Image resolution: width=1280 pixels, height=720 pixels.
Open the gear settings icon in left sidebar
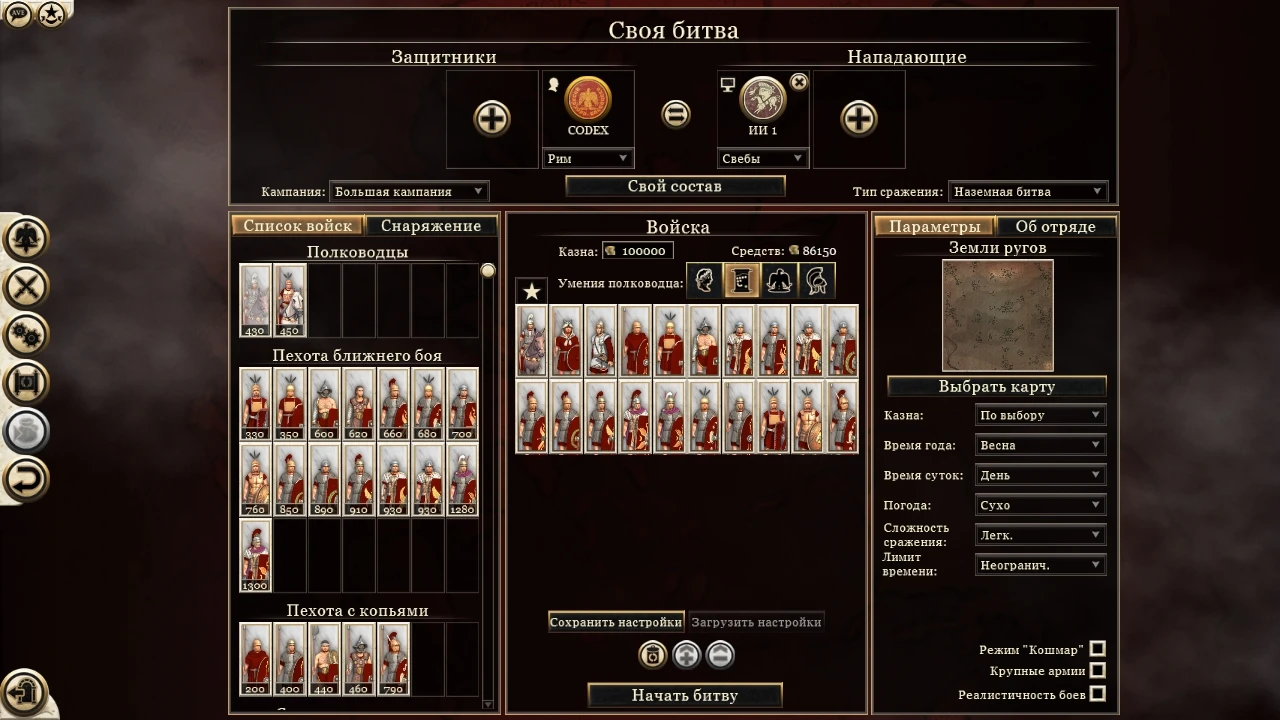pyautogui.click(x=25, y=337)
